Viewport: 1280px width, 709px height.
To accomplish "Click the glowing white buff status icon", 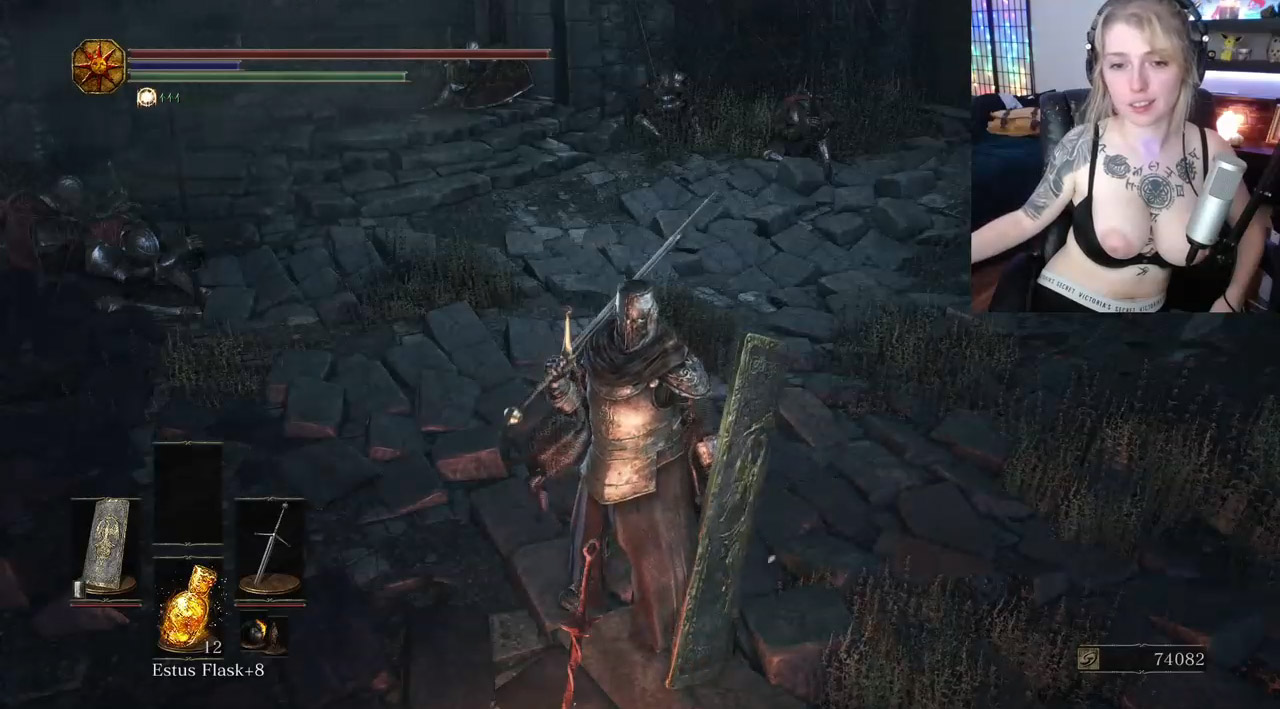I will click(147, 97).
